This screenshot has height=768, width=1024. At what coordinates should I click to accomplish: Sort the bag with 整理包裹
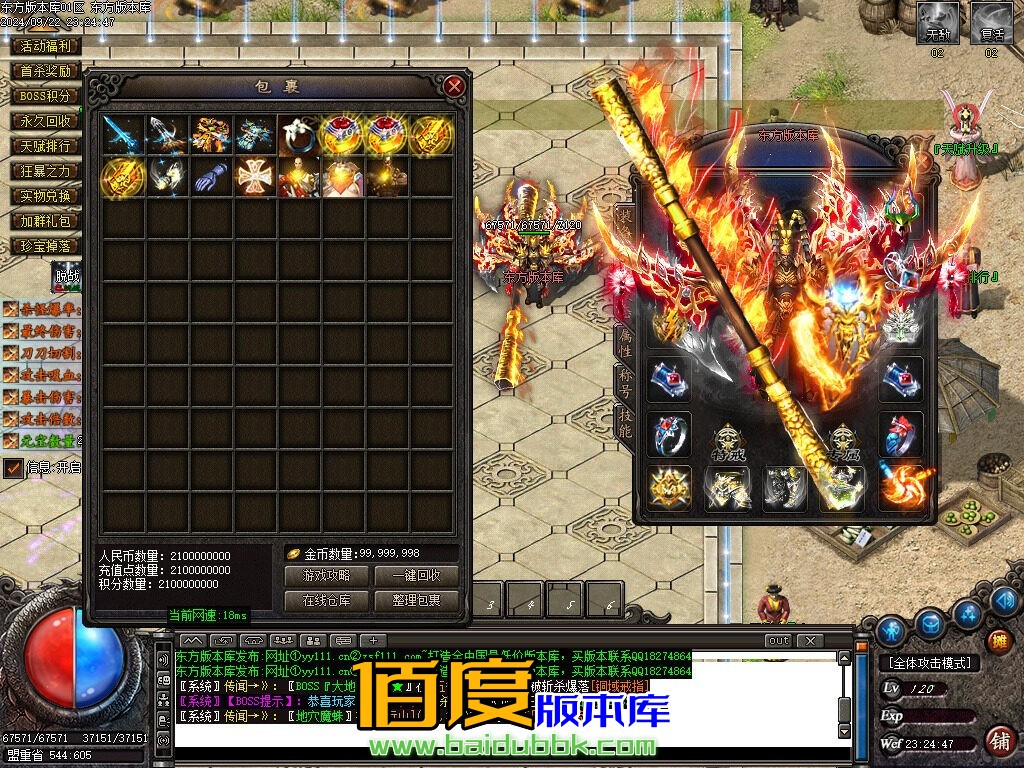(x=416, y=601)
